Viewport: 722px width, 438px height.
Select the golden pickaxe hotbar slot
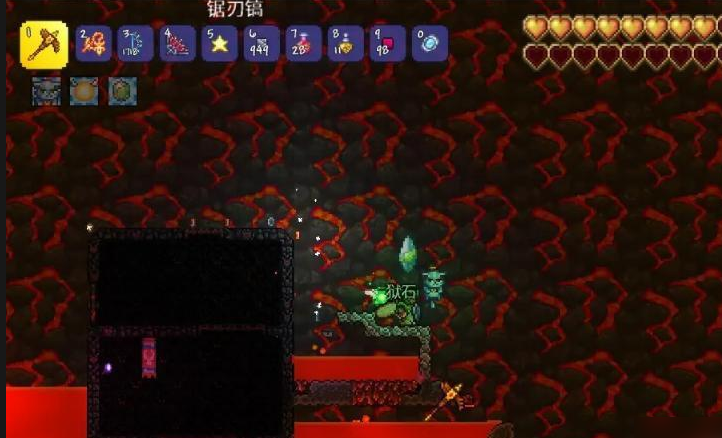[x=44, y=45]
